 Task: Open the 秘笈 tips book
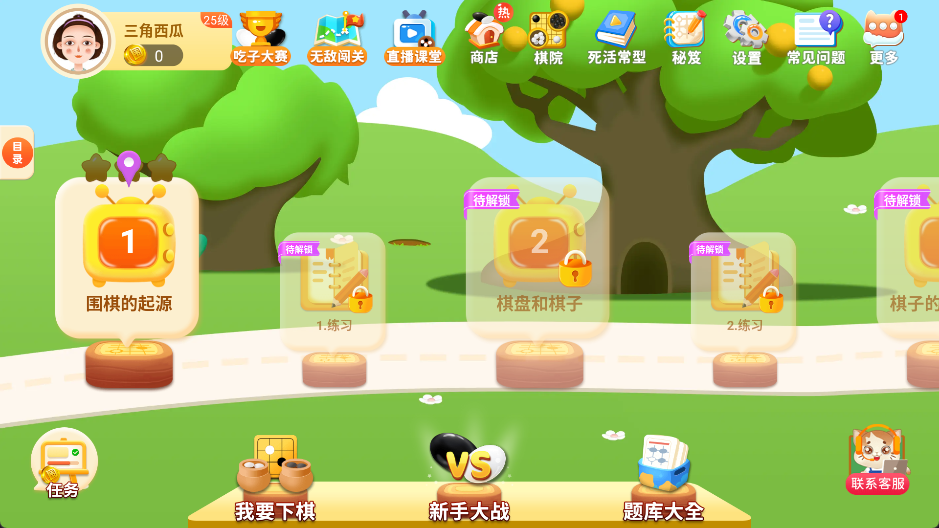686,38
